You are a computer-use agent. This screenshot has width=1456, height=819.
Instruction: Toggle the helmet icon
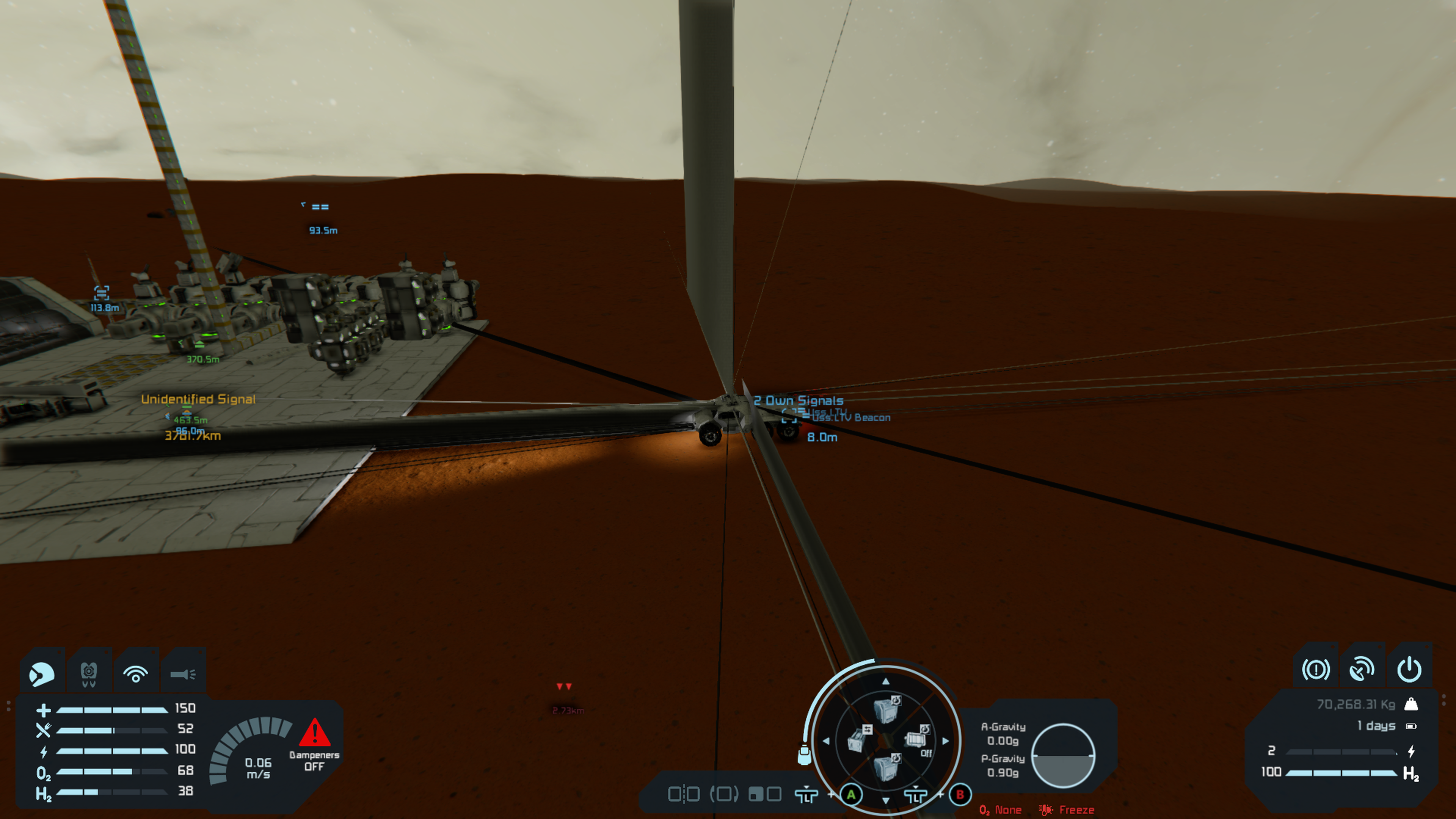41,674
